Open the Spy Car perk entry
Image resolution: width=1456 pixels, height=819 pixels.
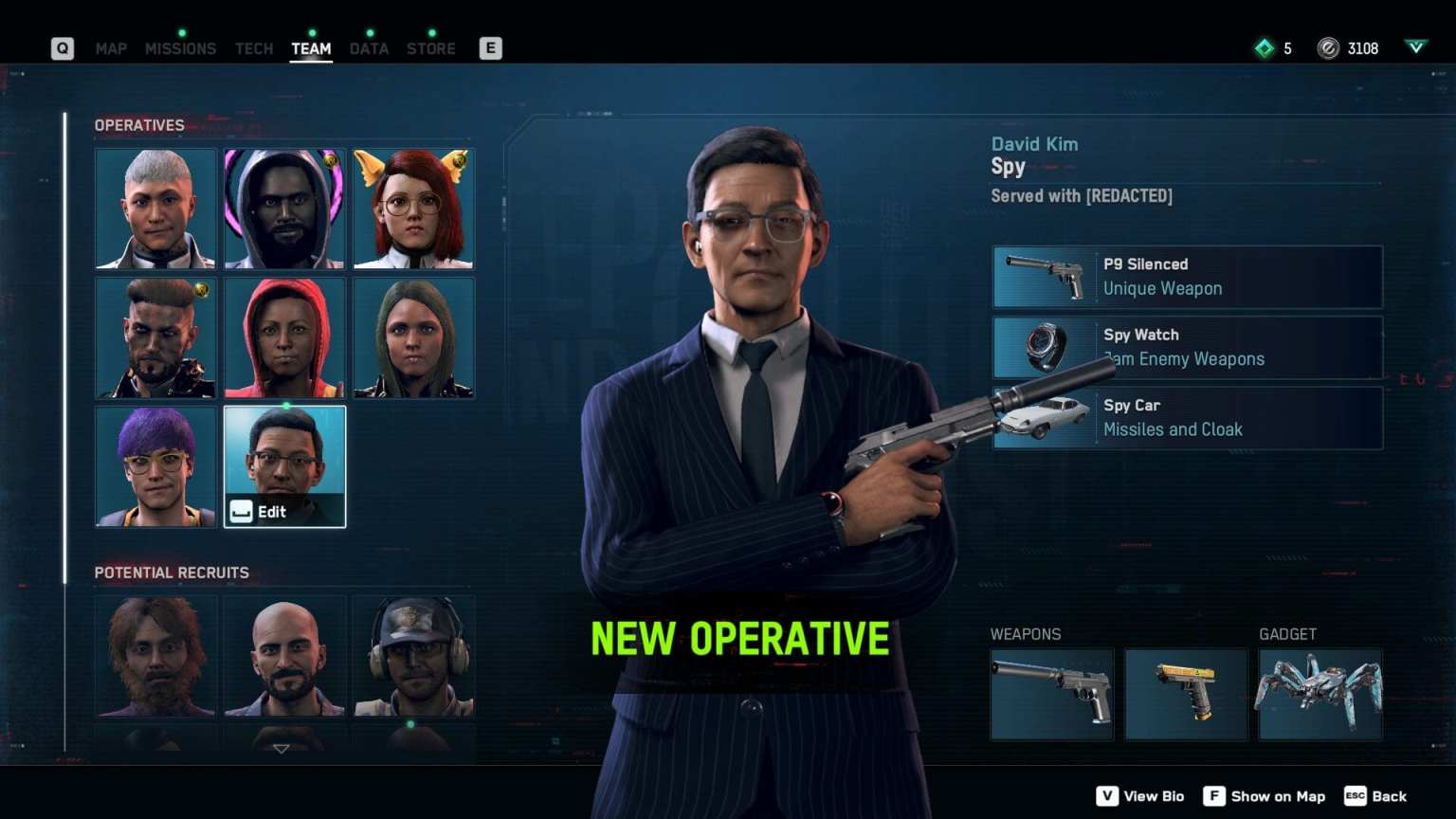pyautogui.click(x=1187, y=417)
